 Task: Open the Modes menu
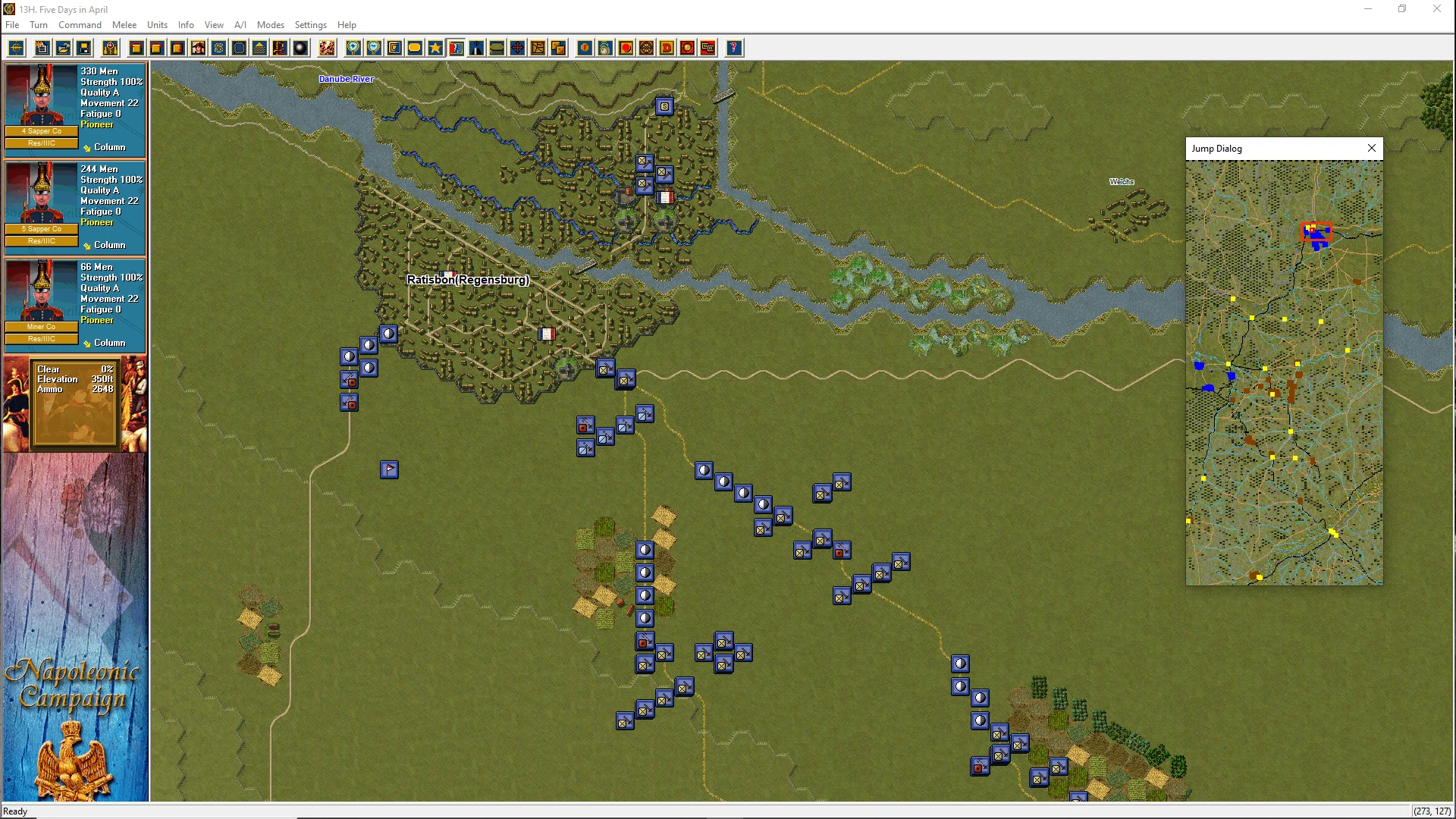click(270, 25)
